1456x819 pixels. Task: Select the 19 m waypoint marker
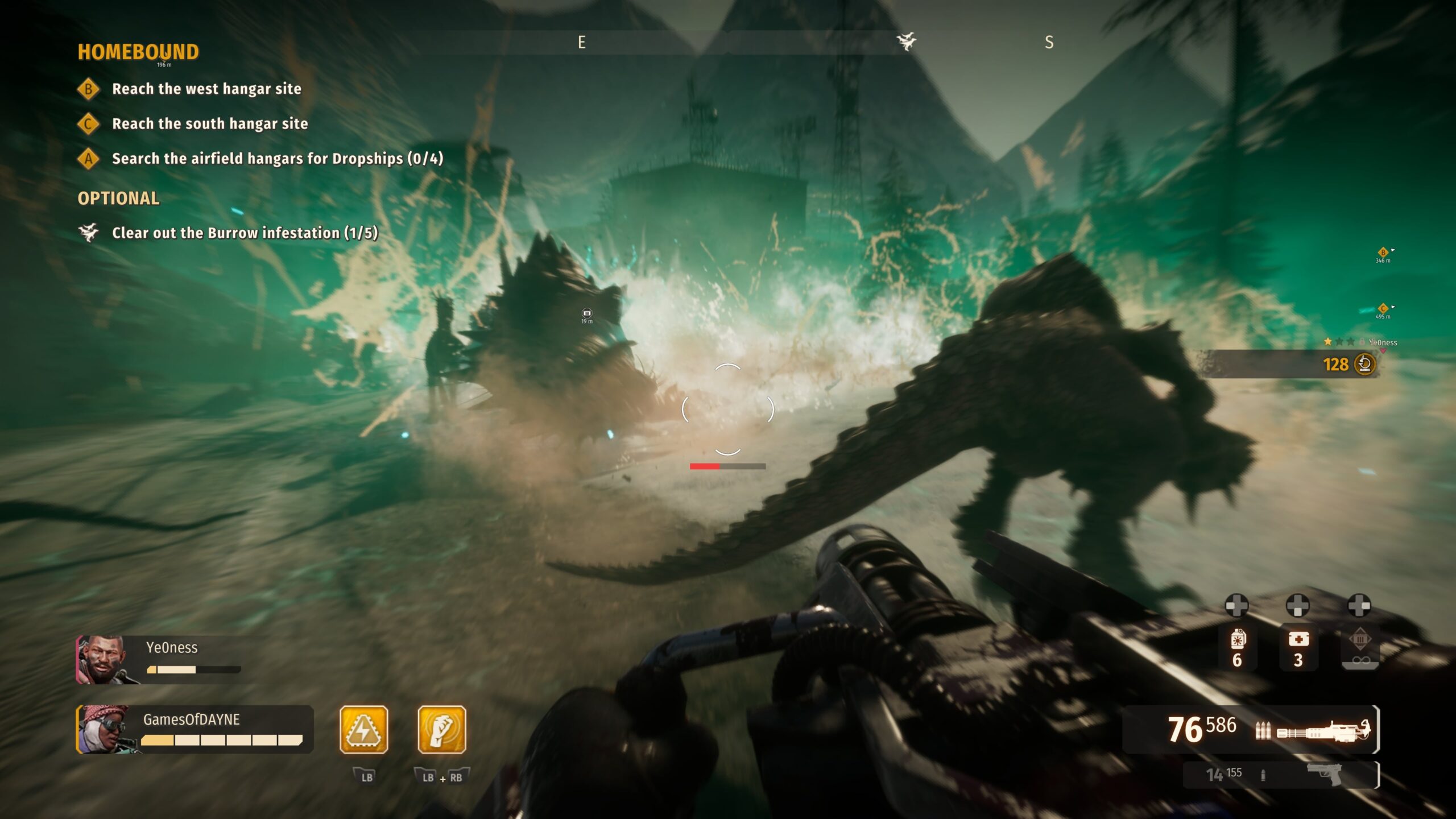point(587,313)
